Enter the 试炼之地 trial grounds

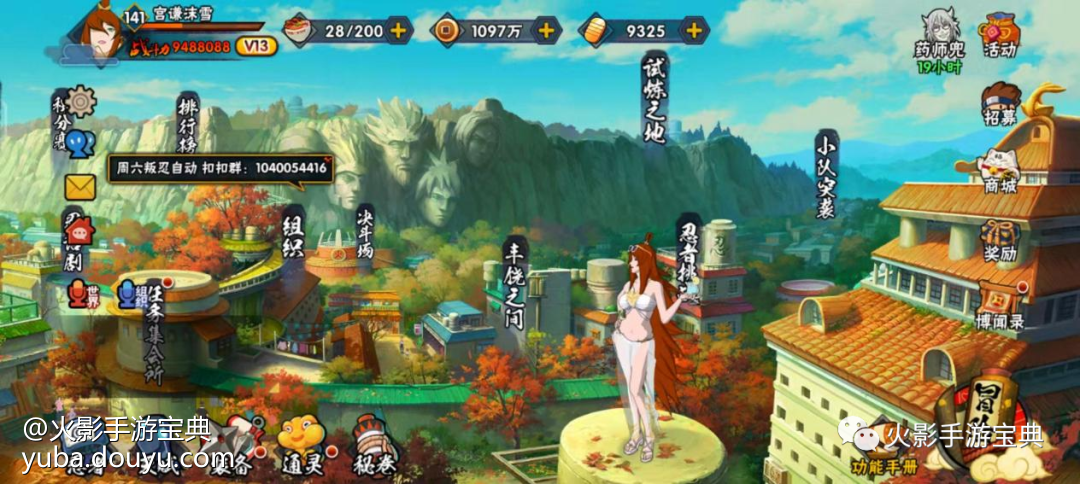(653, 98)
